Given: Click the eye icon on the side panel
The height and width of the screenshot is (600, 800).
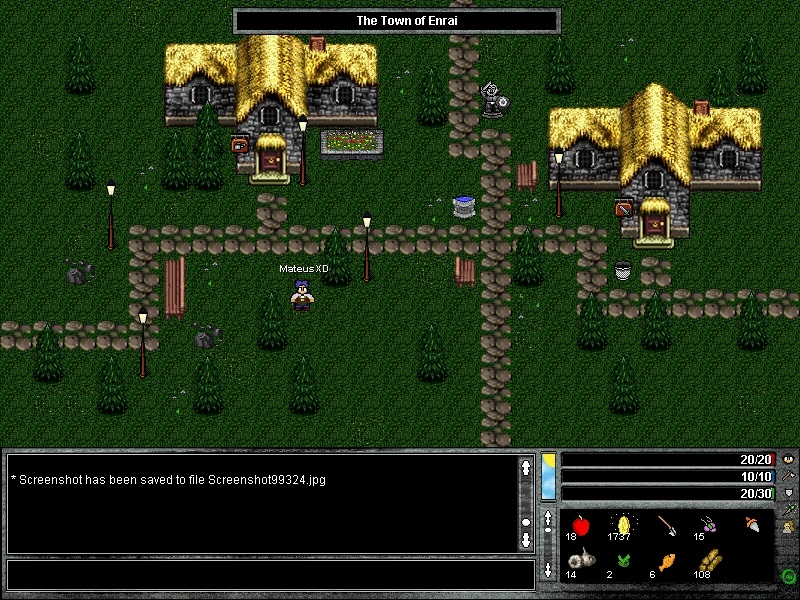Looking at the screenshot, I should tap(788, 460).
